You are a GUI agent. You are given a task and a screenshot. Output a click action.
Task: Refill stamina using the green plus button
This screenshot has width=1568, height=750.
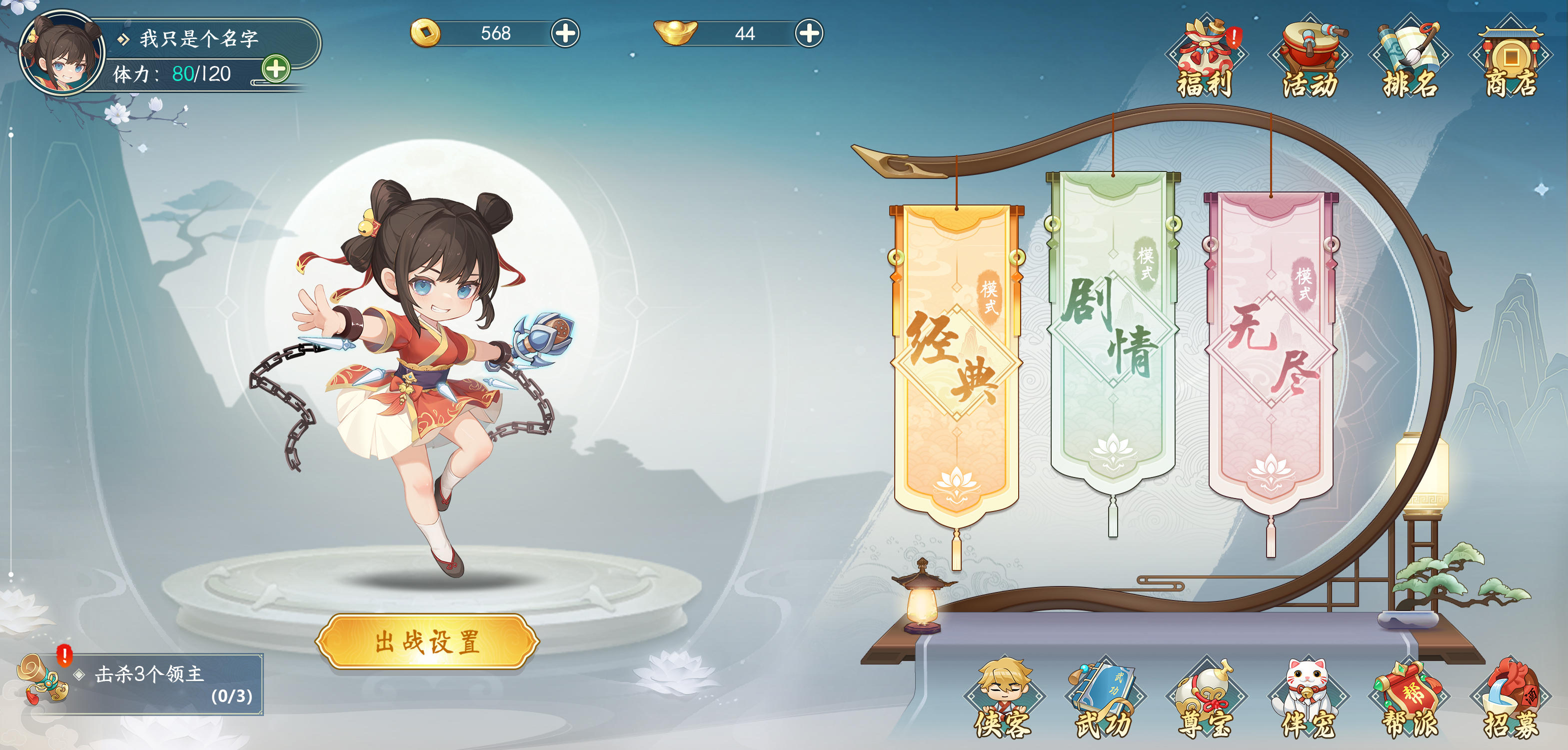pos(276,69)
